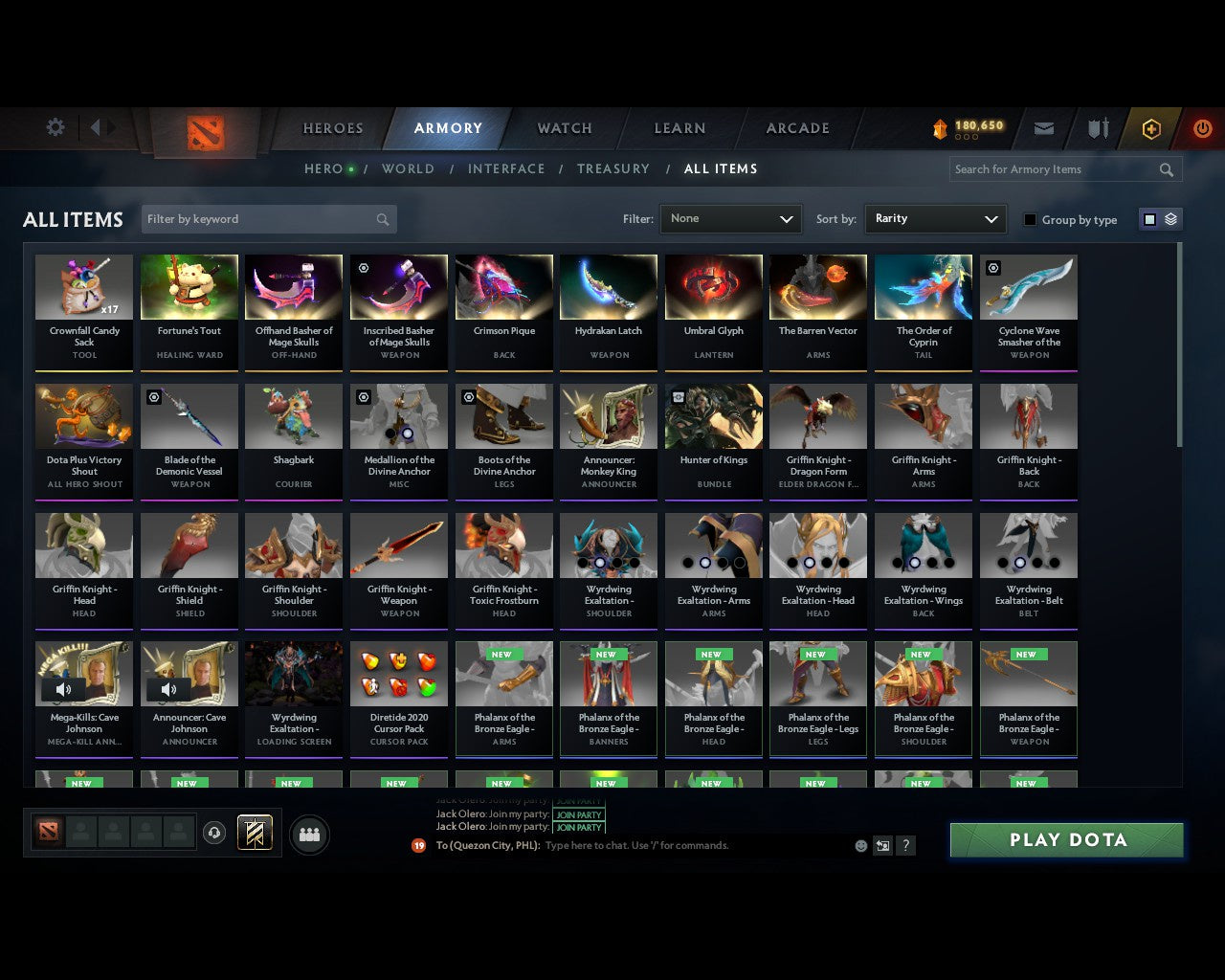Screen dimensions: 1225x980
Task: Open the Filter: None dropdown
Action: (730, 218)
